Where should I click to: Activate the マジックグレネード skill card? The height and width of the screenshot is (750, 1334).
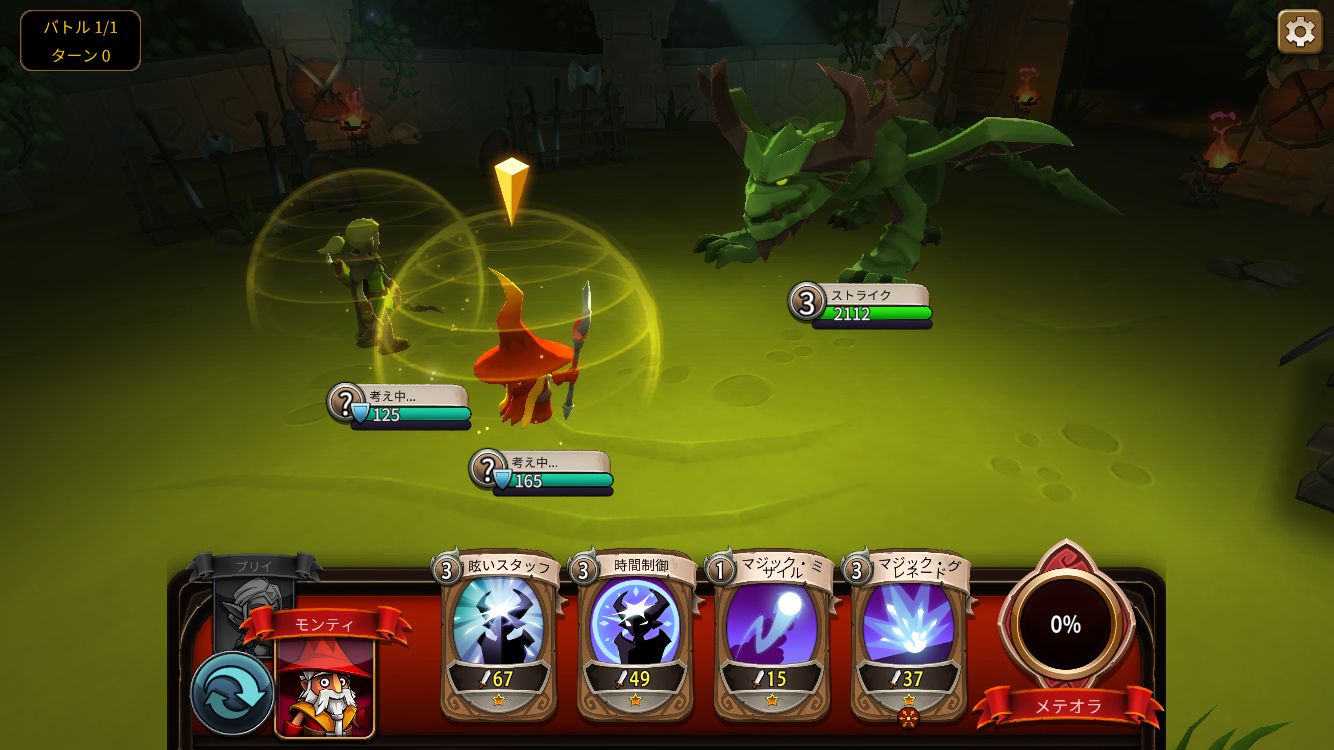pos(908,632)
